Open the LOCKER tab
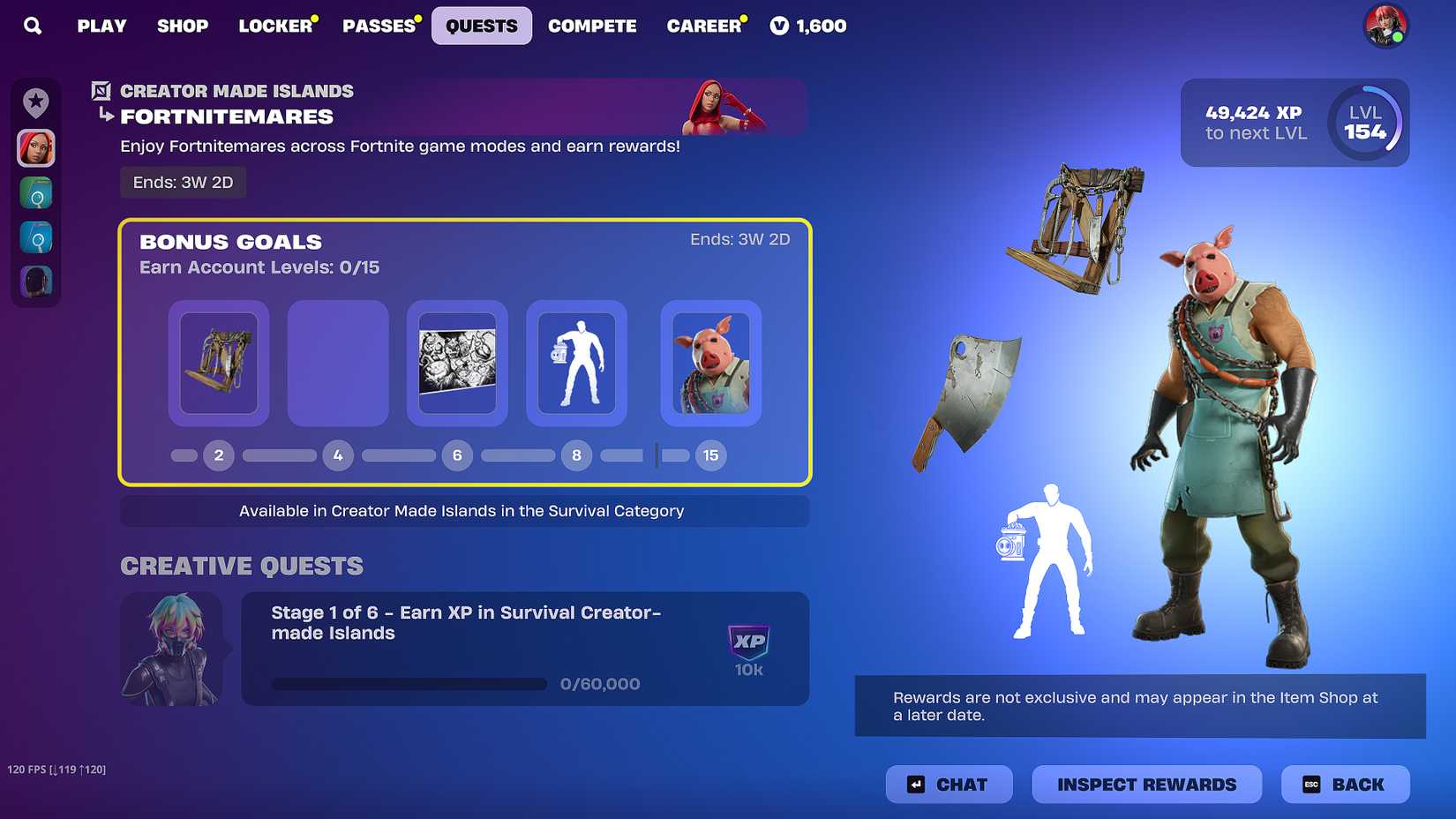 pos(274,26)
